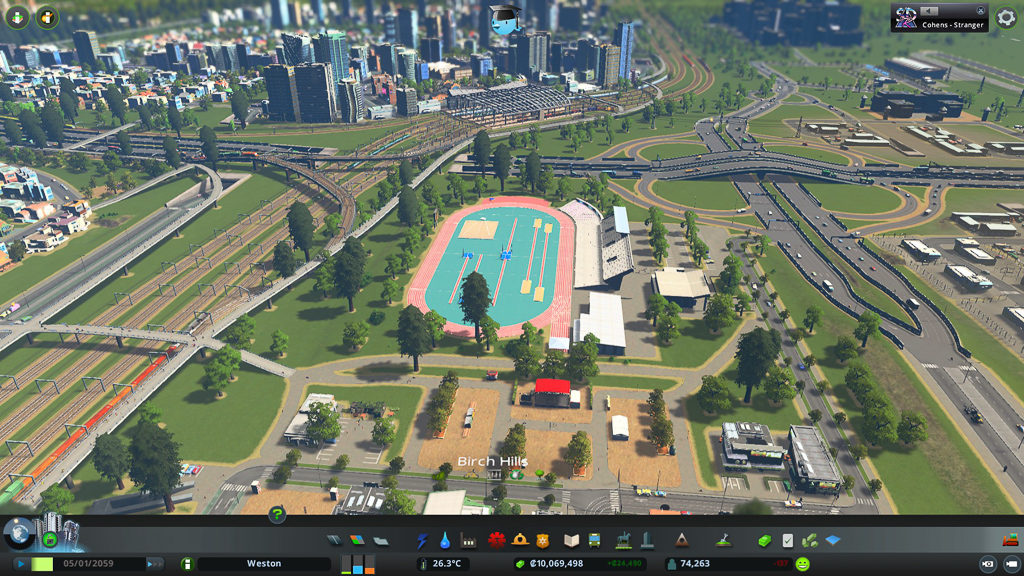Open the Garbage and Industry menu

[x=467, y=541]
